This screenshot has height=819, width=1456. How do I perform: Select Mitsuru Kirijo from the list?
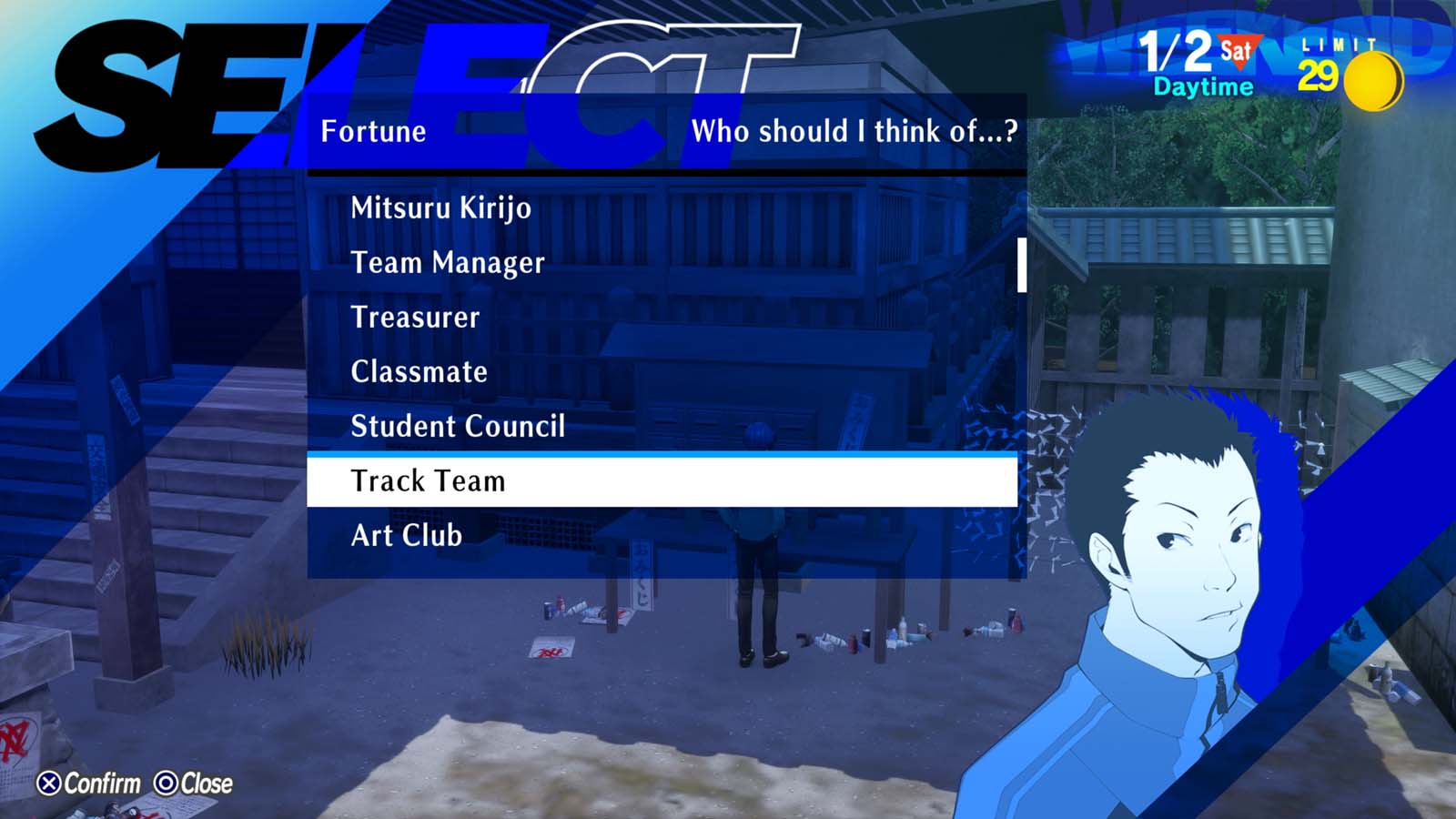click(x=441, y=208)
